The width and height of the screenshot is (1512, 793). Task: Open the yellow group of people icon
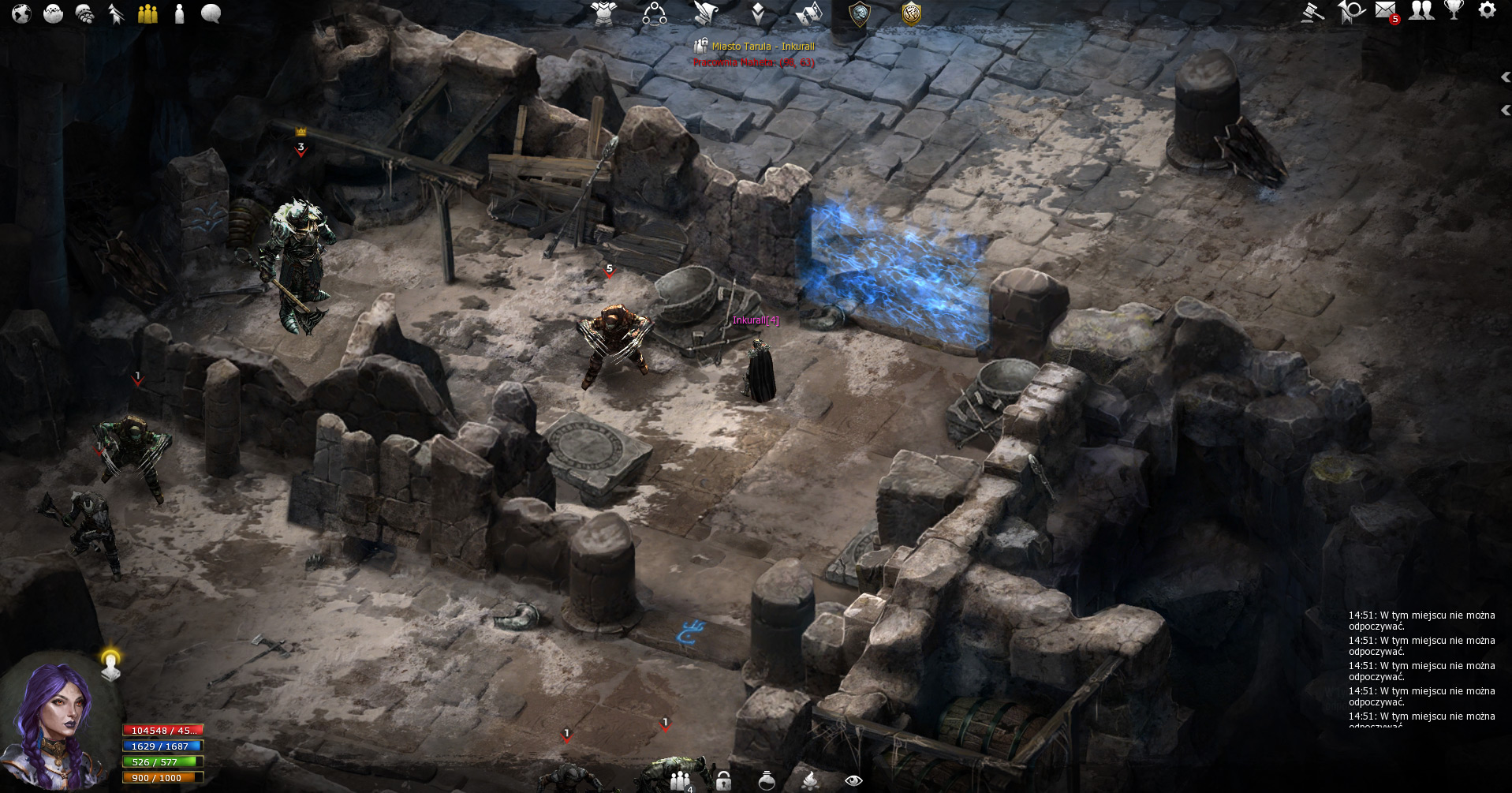pyautogui.click(x=147, y=13)
